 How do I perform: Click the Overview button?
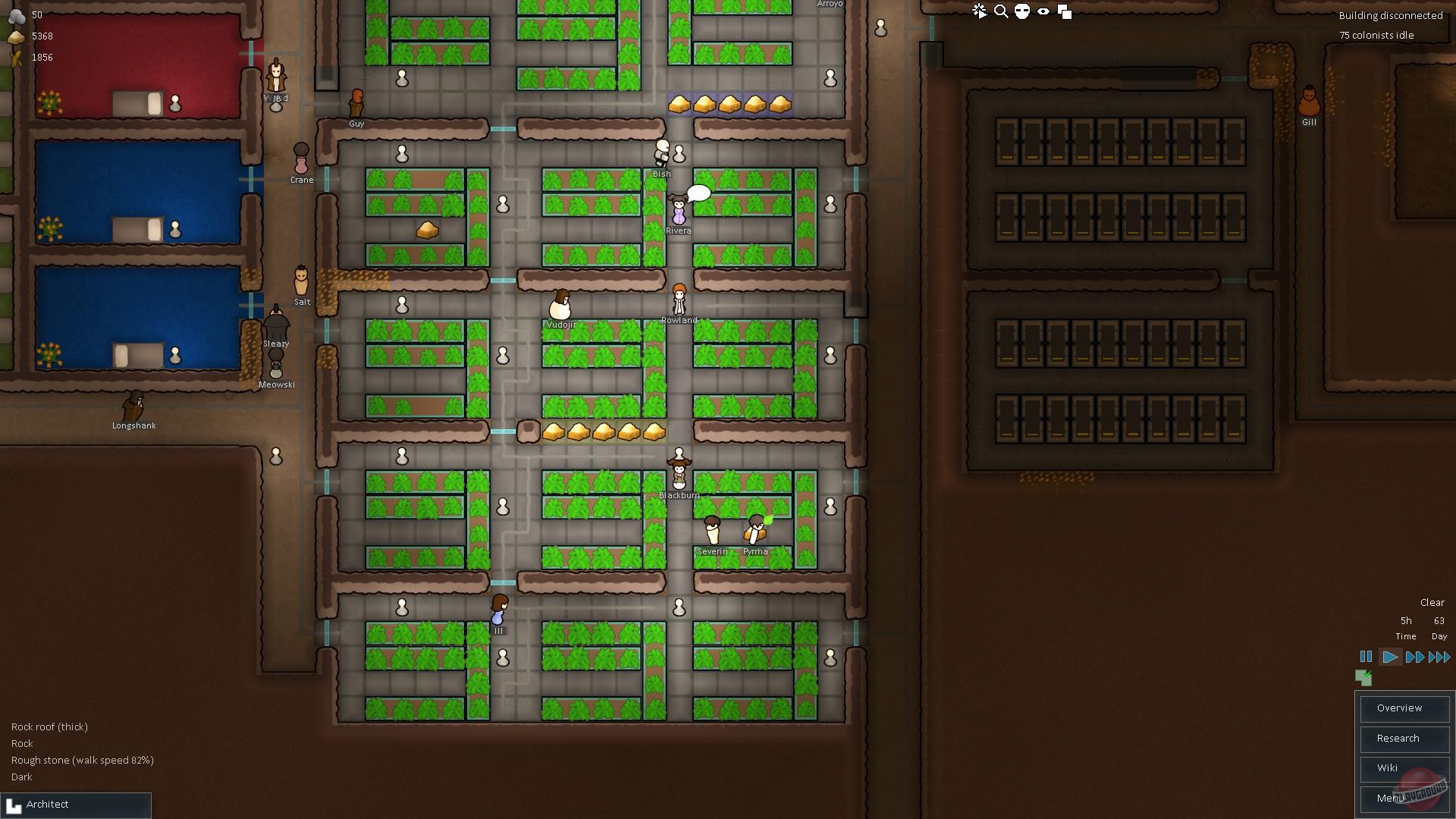pyautogui.click(x=1404, y=708)
